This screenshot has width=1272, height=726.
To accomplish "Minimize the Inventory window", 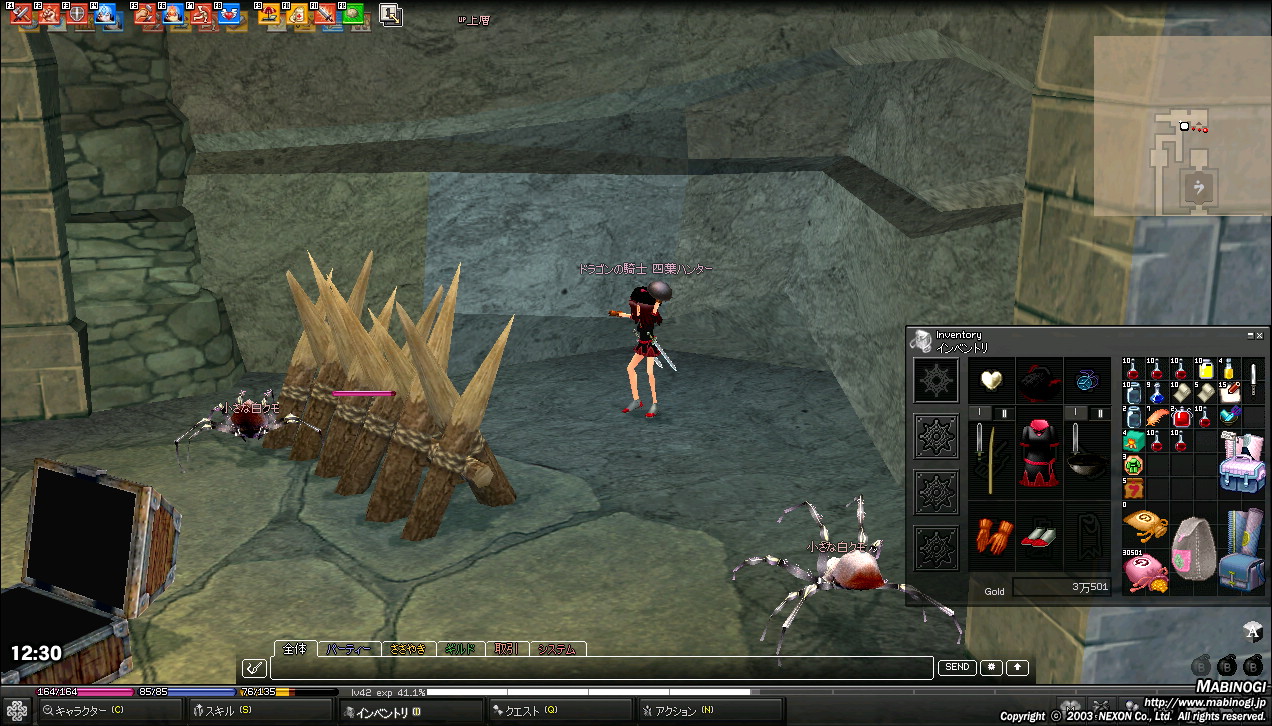I will 1250,336.
